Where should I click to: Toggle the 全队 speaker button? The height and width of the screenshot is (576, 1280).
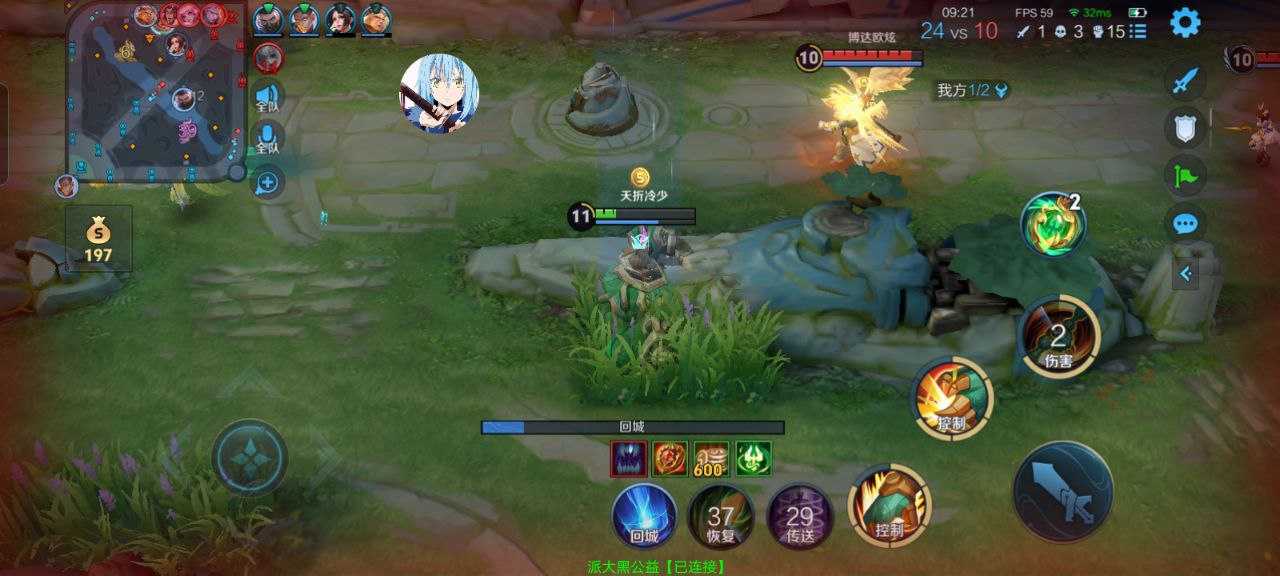267,97
